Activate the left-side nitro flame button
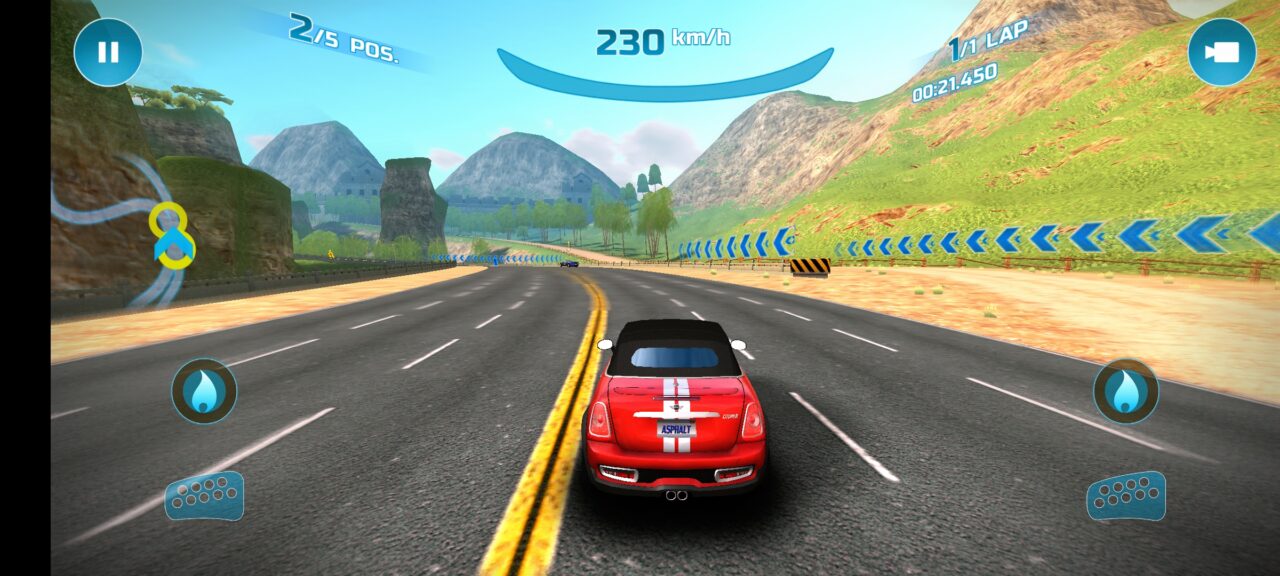 pyautogui.click(x=204, y=391)
